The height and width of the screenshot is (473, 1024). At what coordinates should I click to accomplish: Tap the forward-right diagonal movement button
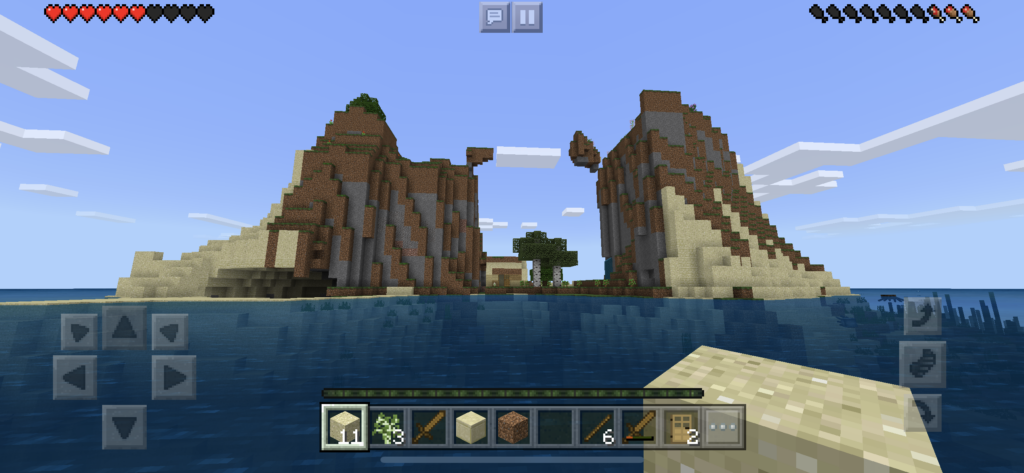point(169,331)
